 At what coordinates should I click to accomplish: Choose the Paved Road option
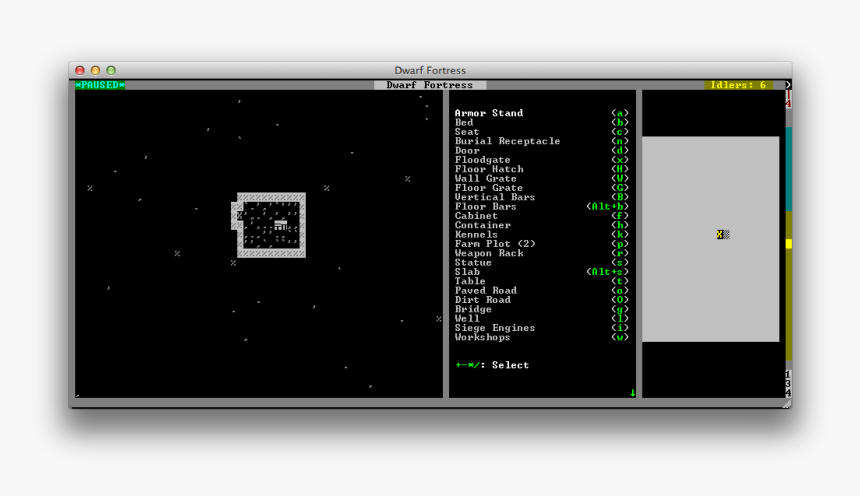(485, 291)
